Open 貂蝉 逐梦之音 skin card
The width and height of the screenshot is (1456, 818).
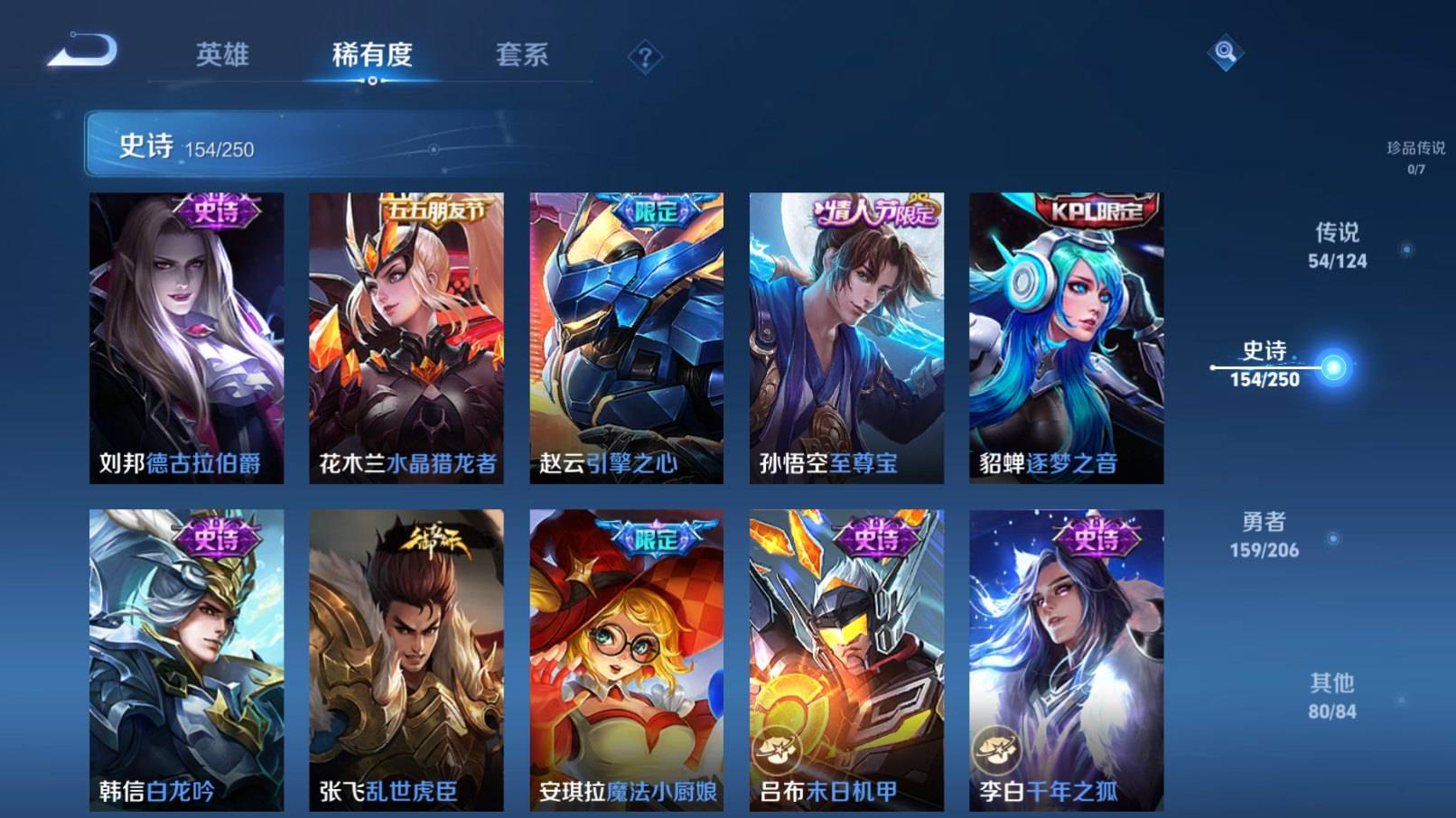(x=1066, y=338)
